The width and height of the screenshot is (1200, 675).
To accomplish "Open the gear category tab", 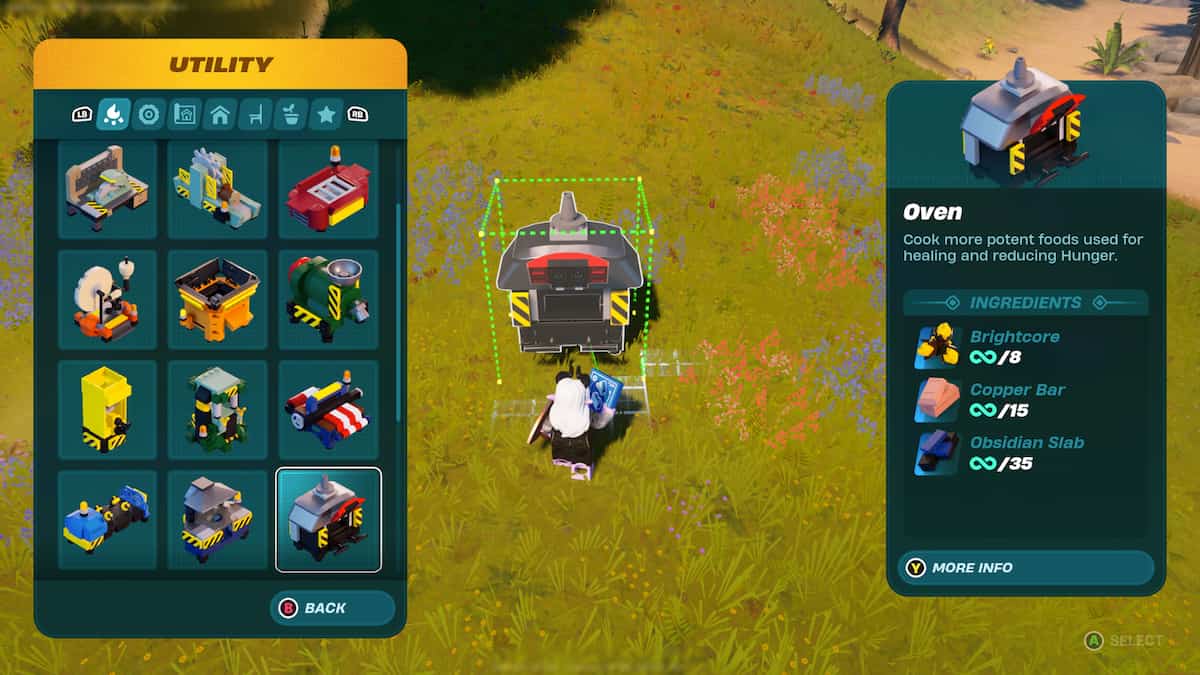I will [x=149, y=115].
